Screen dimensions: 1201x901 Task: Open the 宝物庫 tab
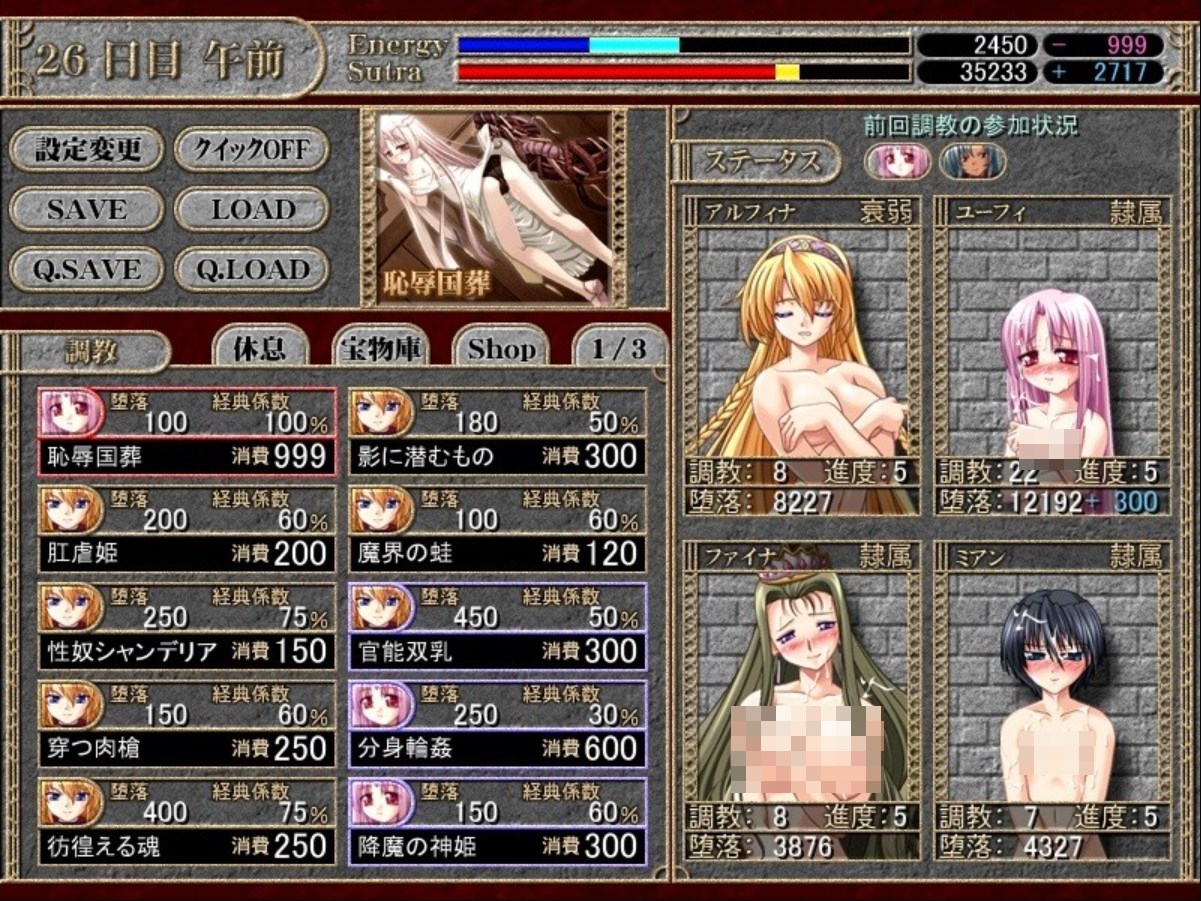point(381,349)
